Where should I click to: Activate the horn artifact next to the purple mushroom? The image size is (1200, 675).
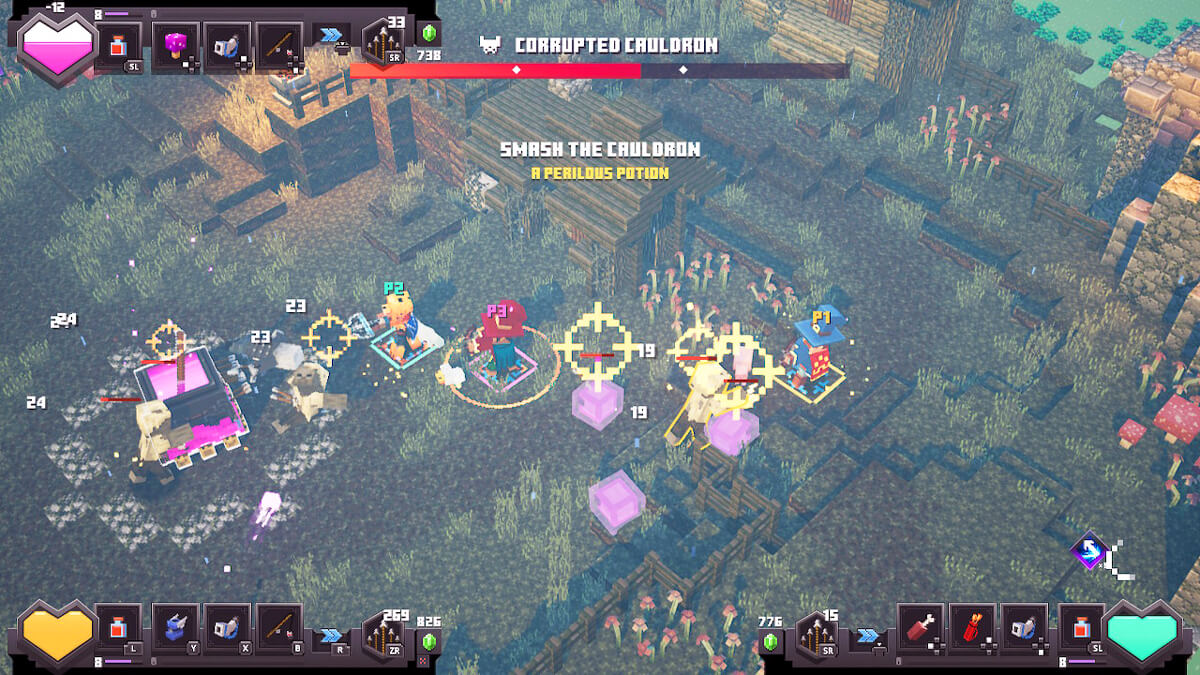(x=228, y=46)
